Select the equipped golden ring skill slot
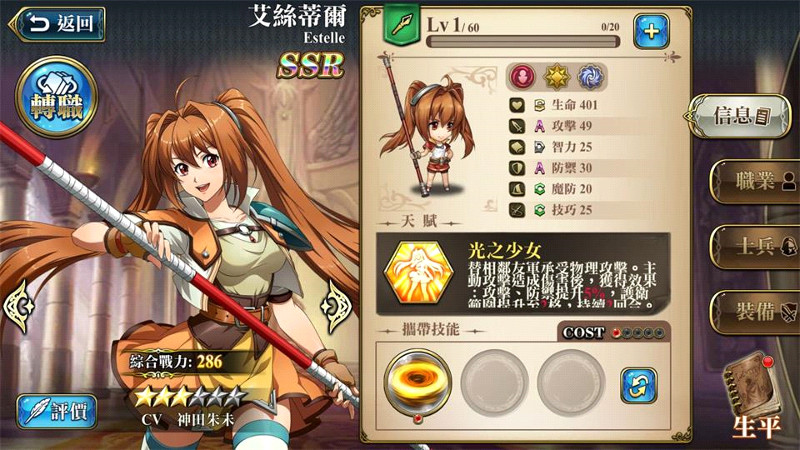 pyautogui.click(x=415, y=383)
